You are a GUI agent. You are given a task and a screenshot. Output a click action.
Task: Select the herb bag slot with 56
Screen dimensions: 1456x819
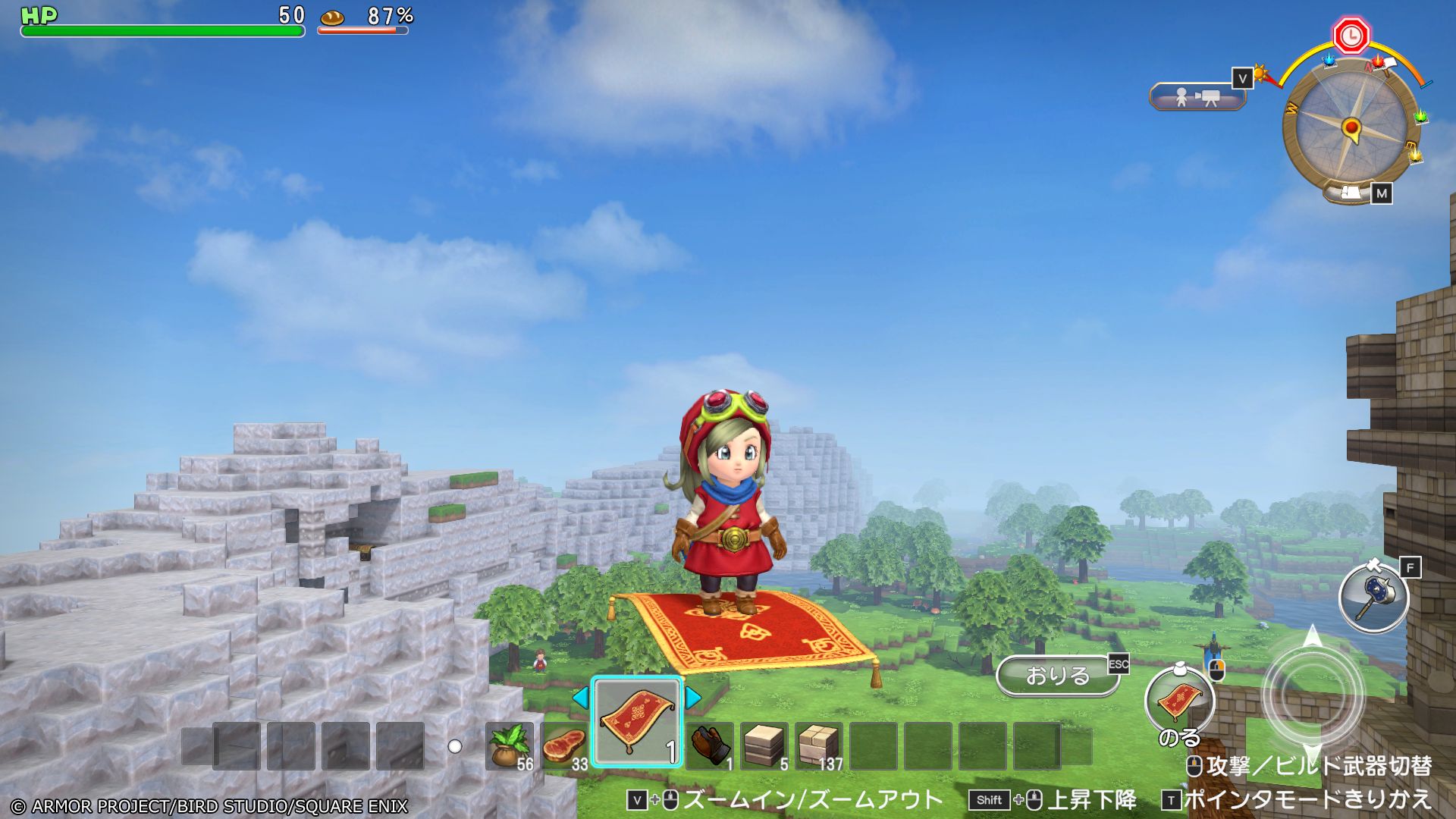click(x=510, y=745)
